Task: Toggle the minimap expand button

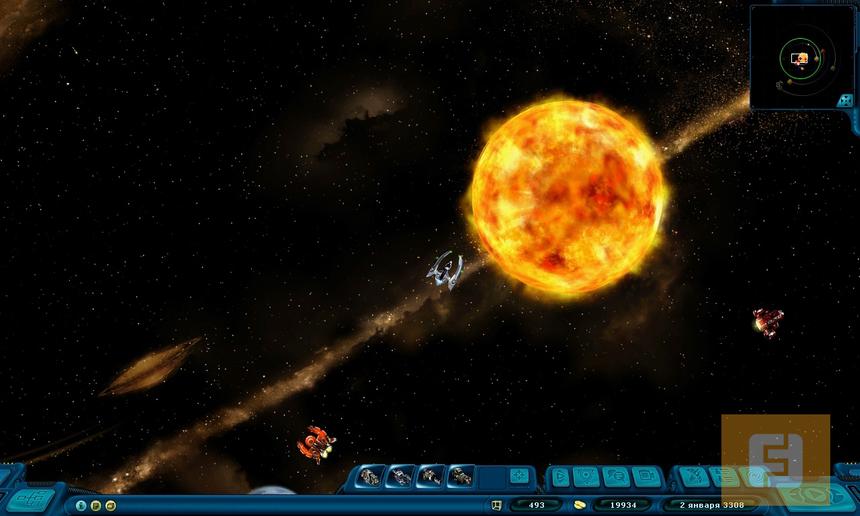Action: (x=845, y=100)
